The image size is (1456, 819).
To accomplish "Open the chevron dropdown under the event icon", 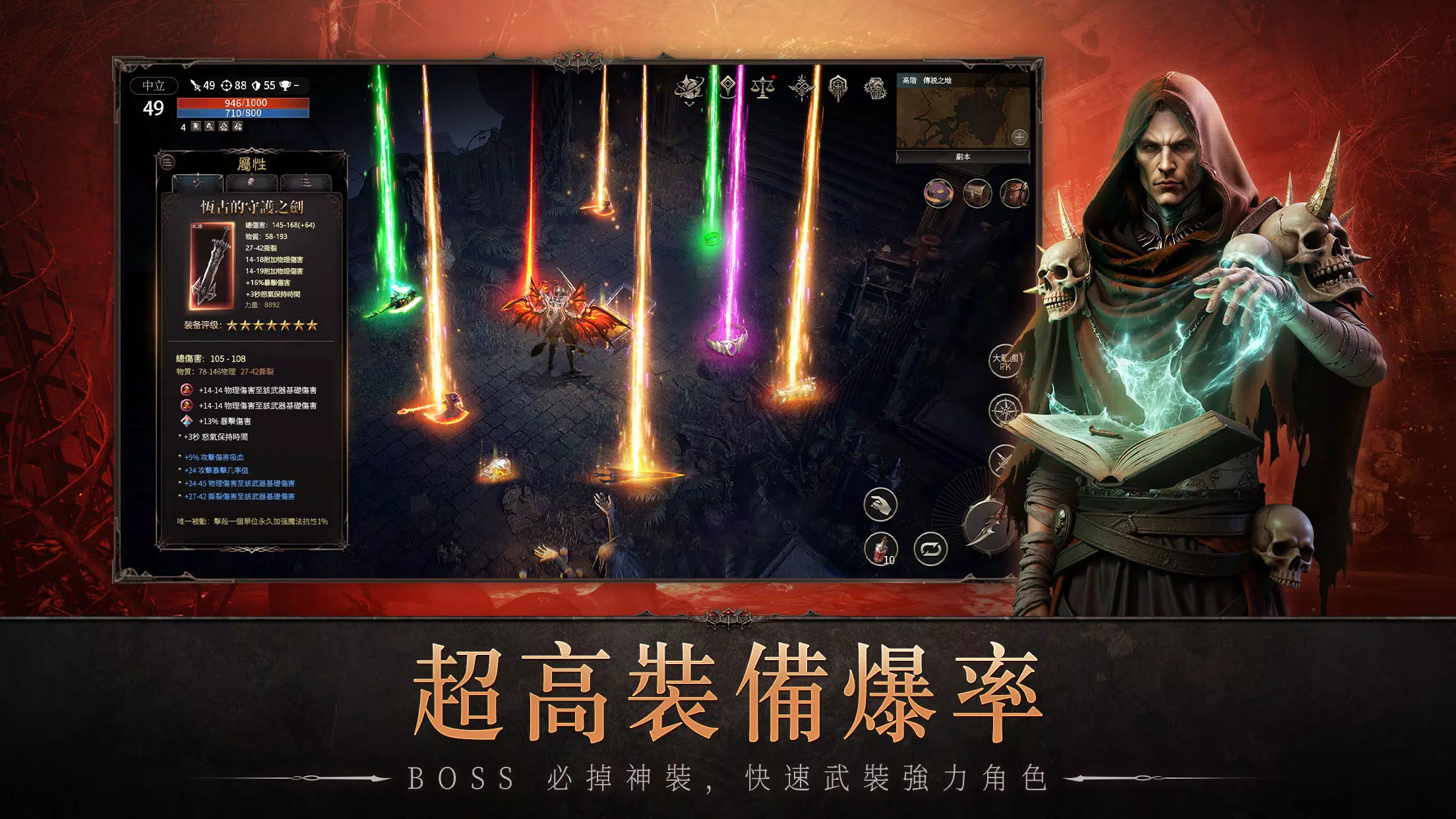I will click(x=690, y=104).
